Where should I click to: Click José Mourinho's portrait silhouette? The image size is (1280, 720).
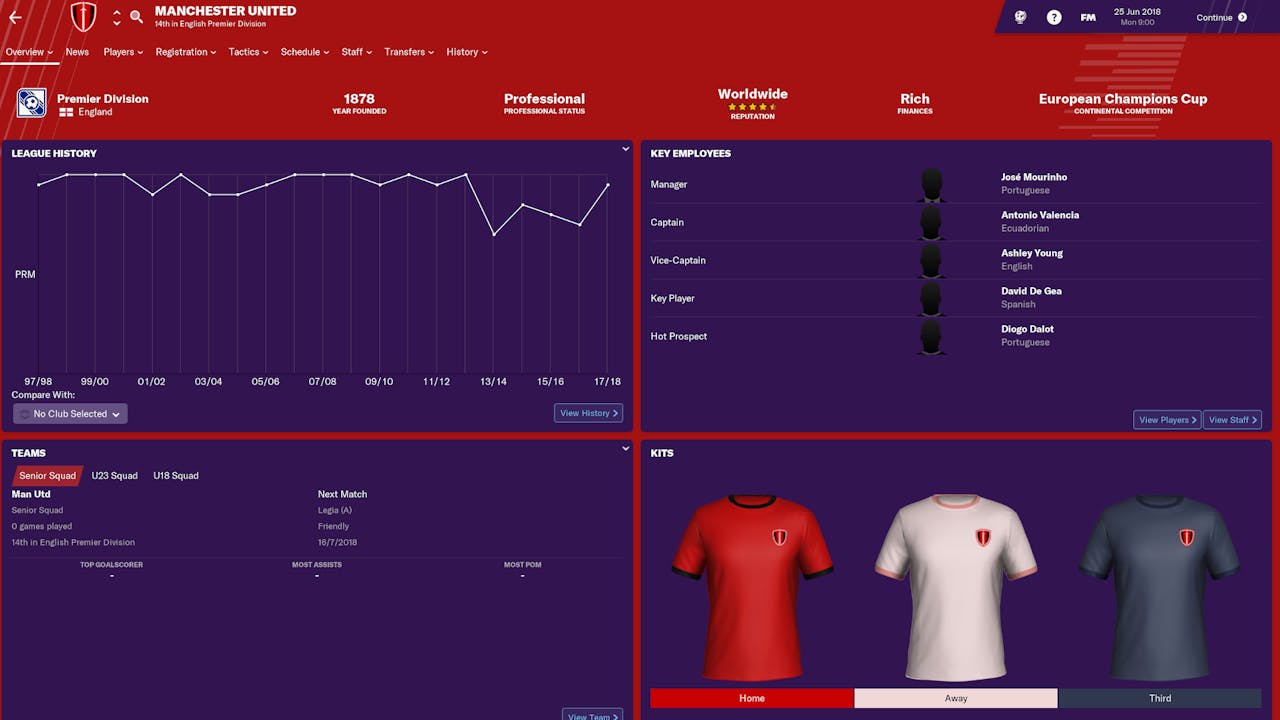(x=931, y=184)
